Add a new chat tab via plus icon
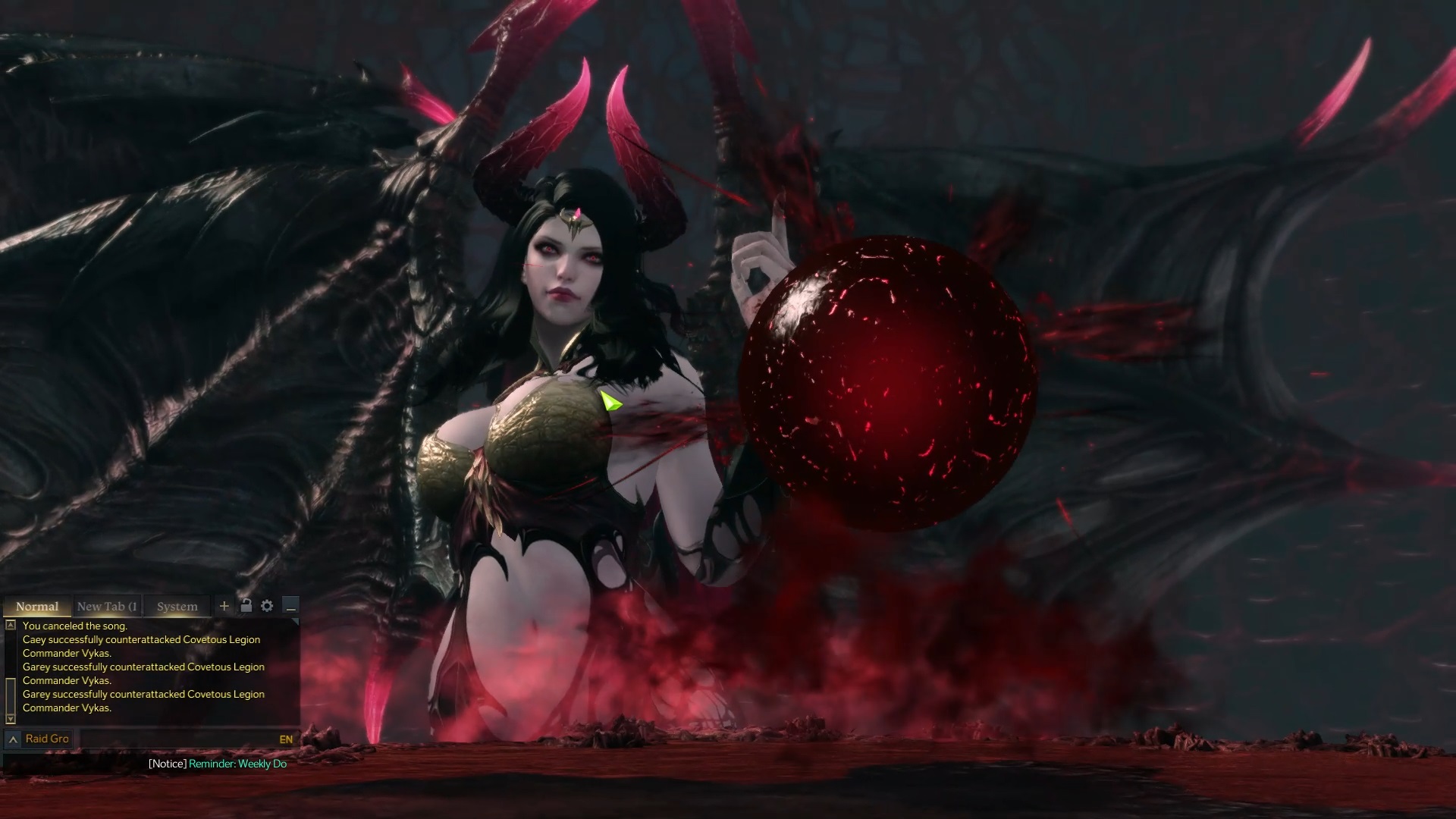 tap(224, 606)
